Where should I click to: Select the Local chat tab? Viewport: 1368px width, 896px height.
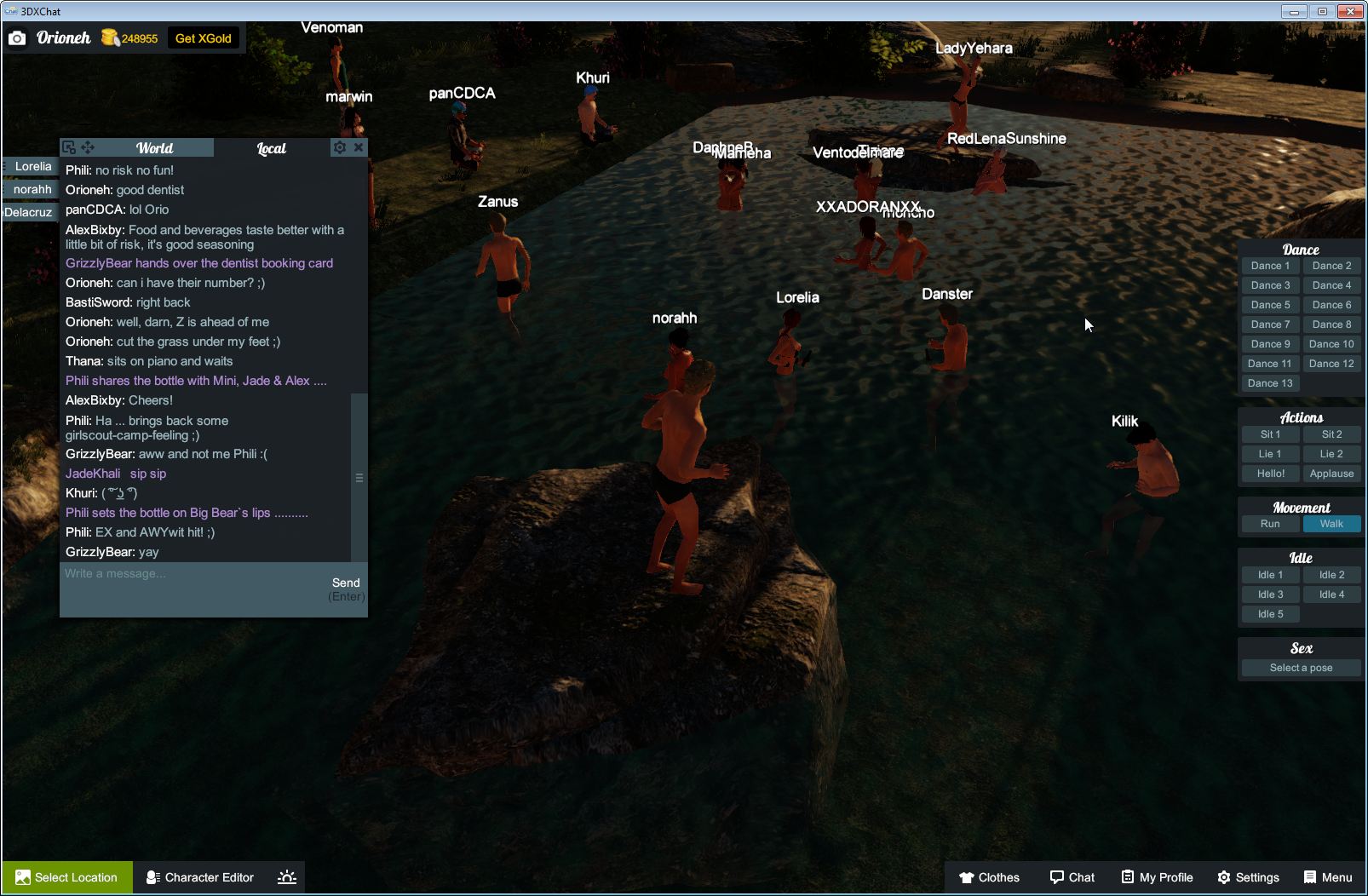271,147
